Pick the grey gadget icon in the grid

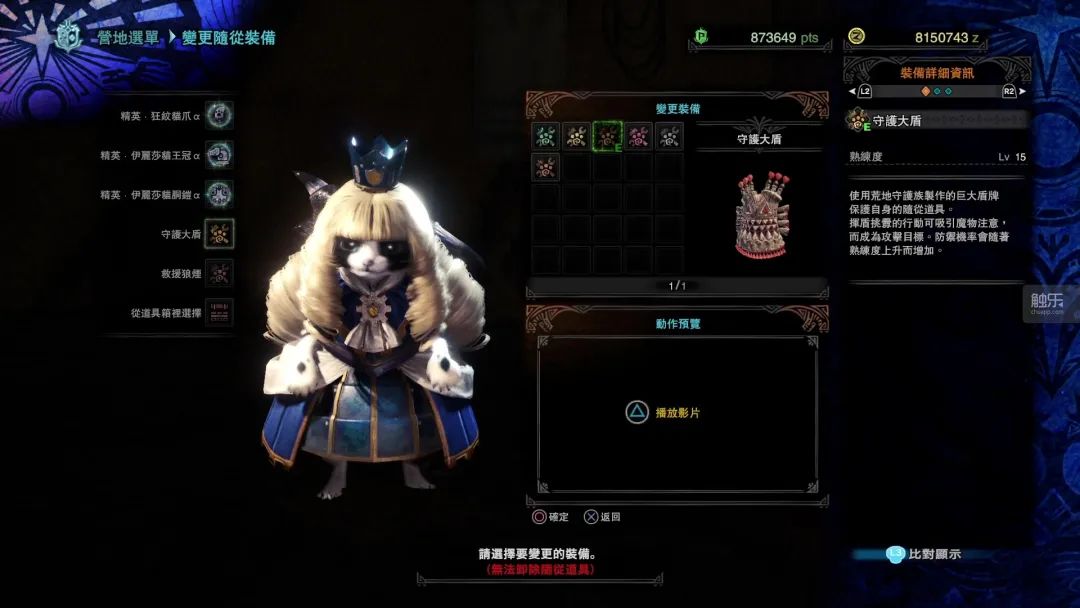670,136
